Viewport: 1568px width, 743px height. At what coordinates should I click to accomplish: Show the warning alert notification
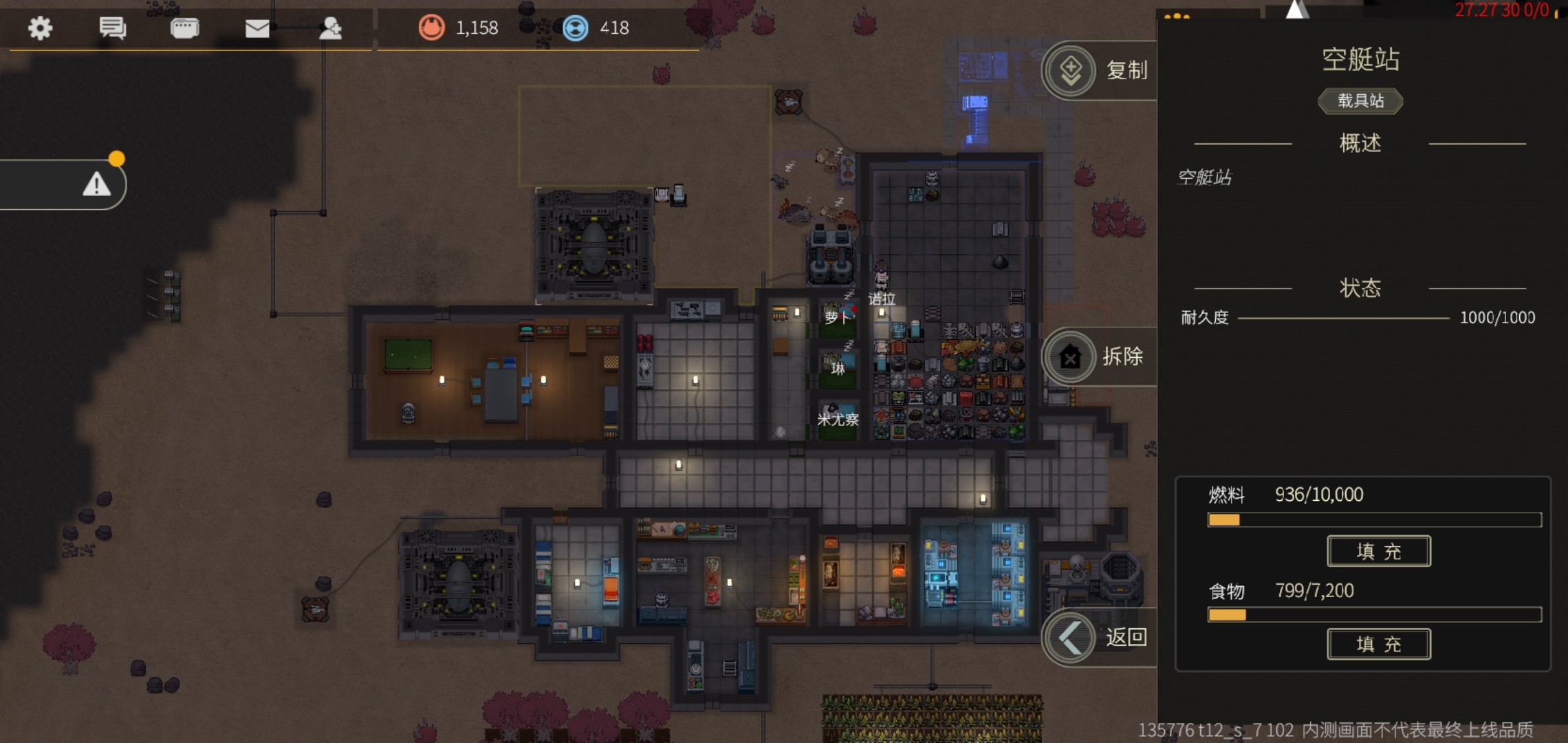pyautogui.click(x=97, y=184)
